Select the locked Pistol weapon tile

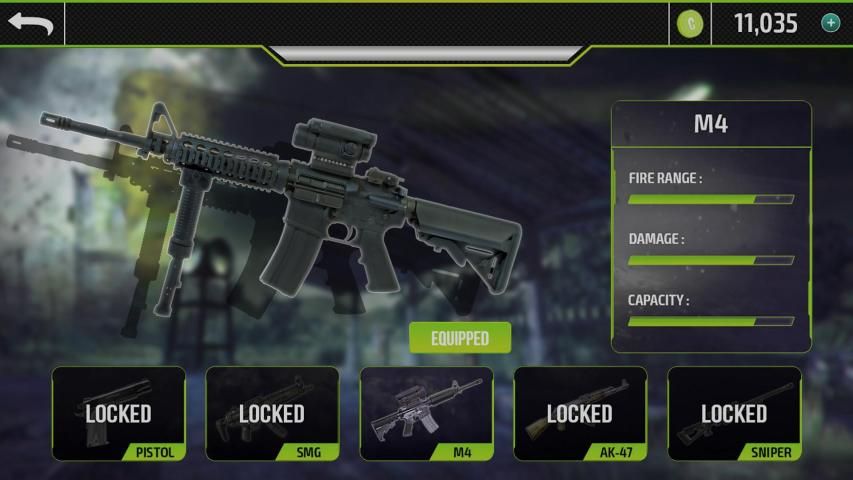pos(118,413)
